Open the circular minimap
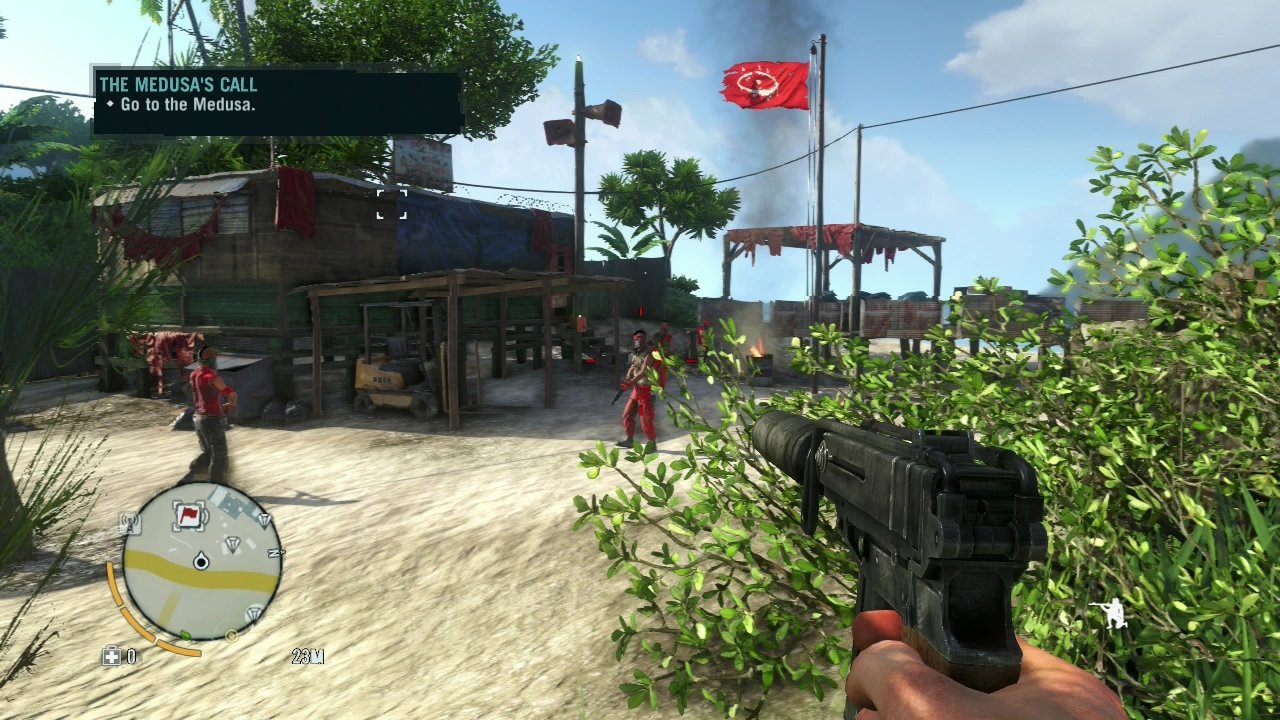 coord(201,562)
